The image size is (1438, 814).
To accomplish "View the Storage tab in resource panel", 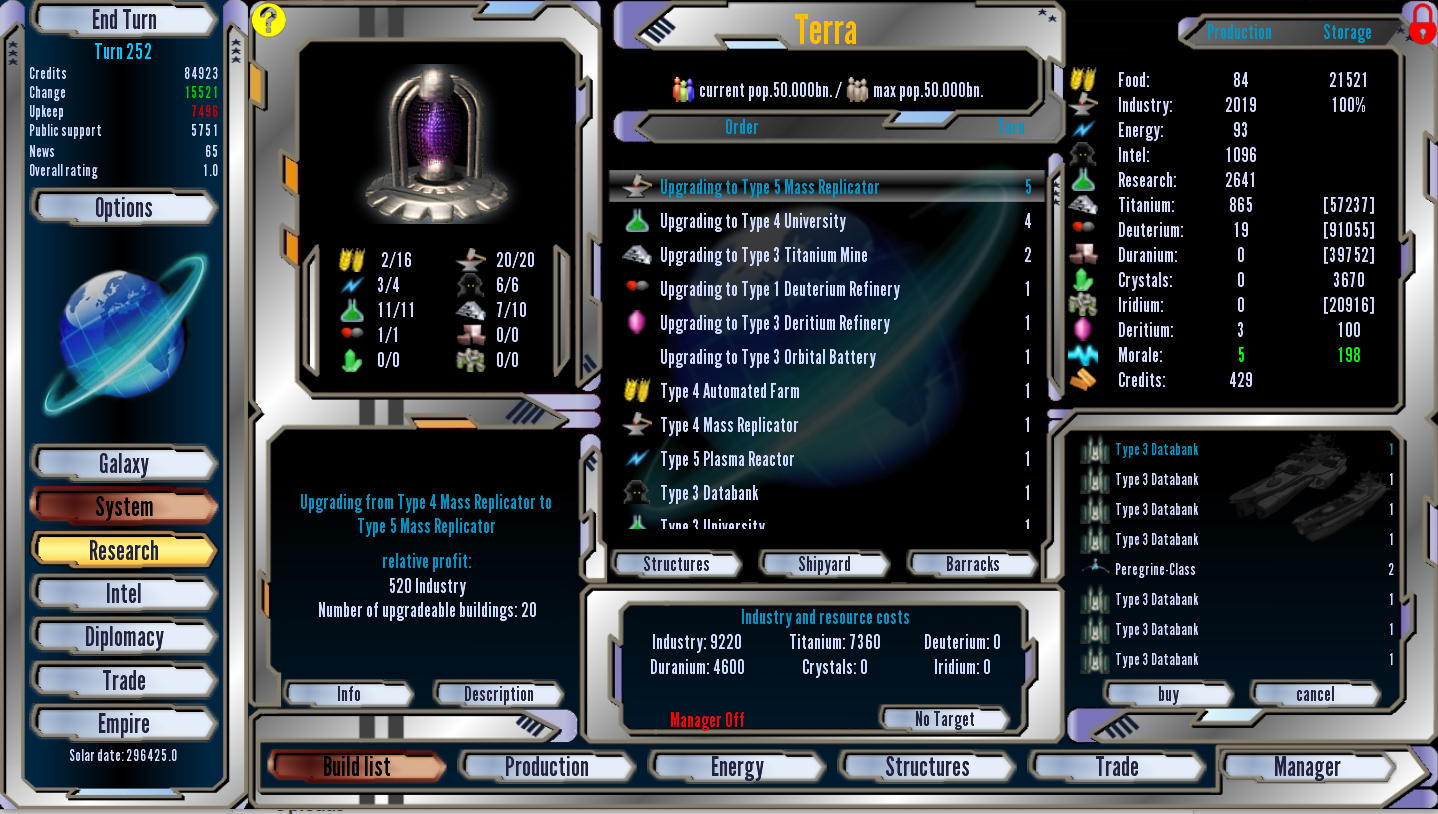I will (x=1349, y=32).
